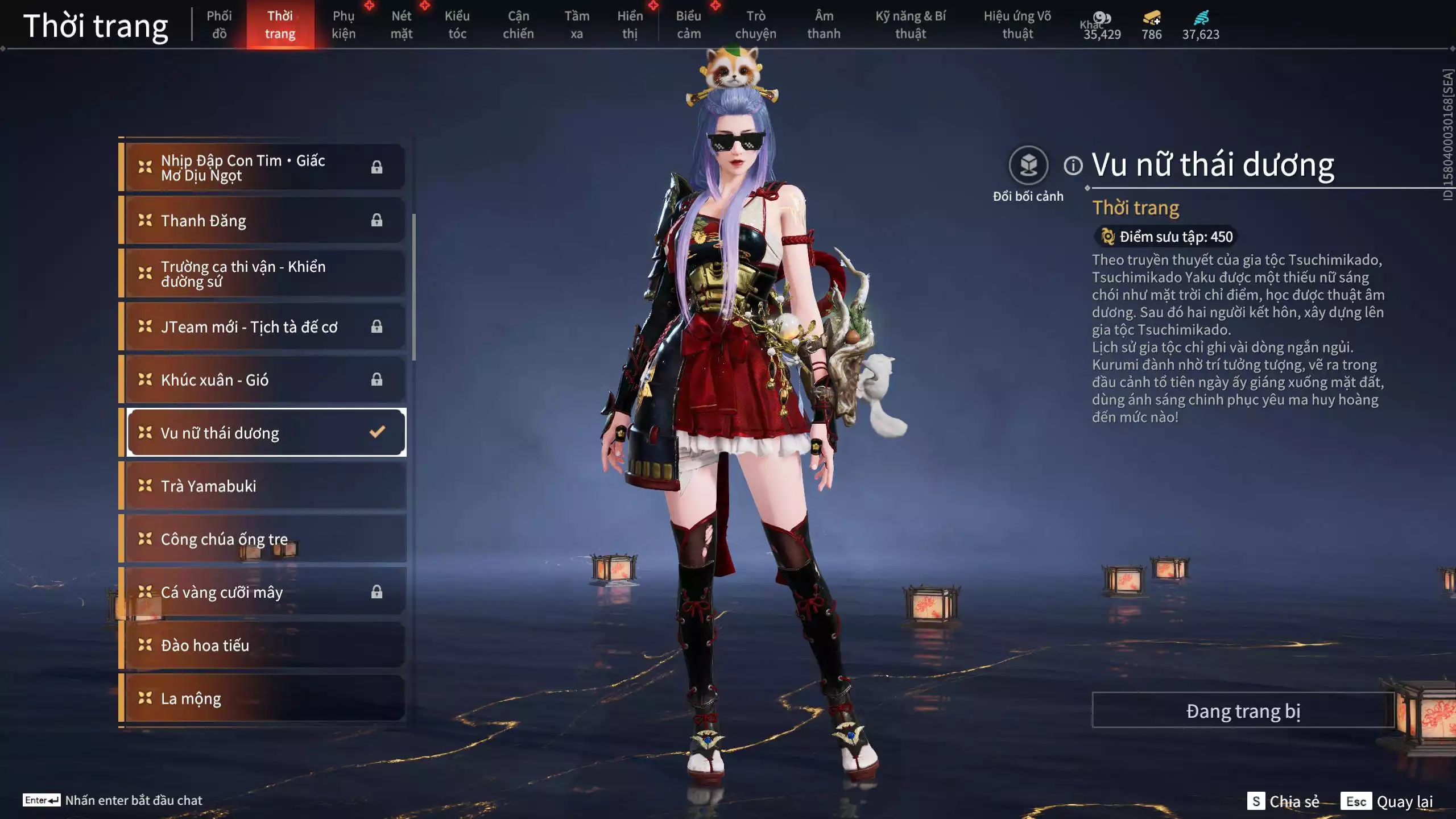Go to the Kiểu tóc tab

(x=457, y=24)
